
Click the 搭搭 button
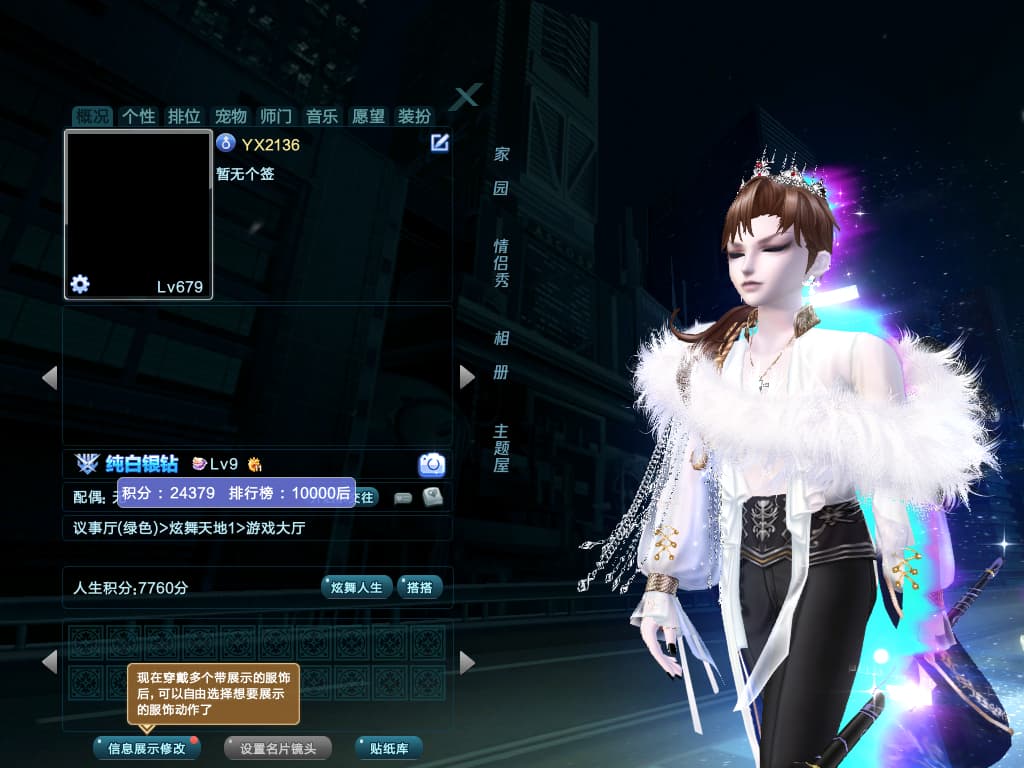(x=419, y=587)
